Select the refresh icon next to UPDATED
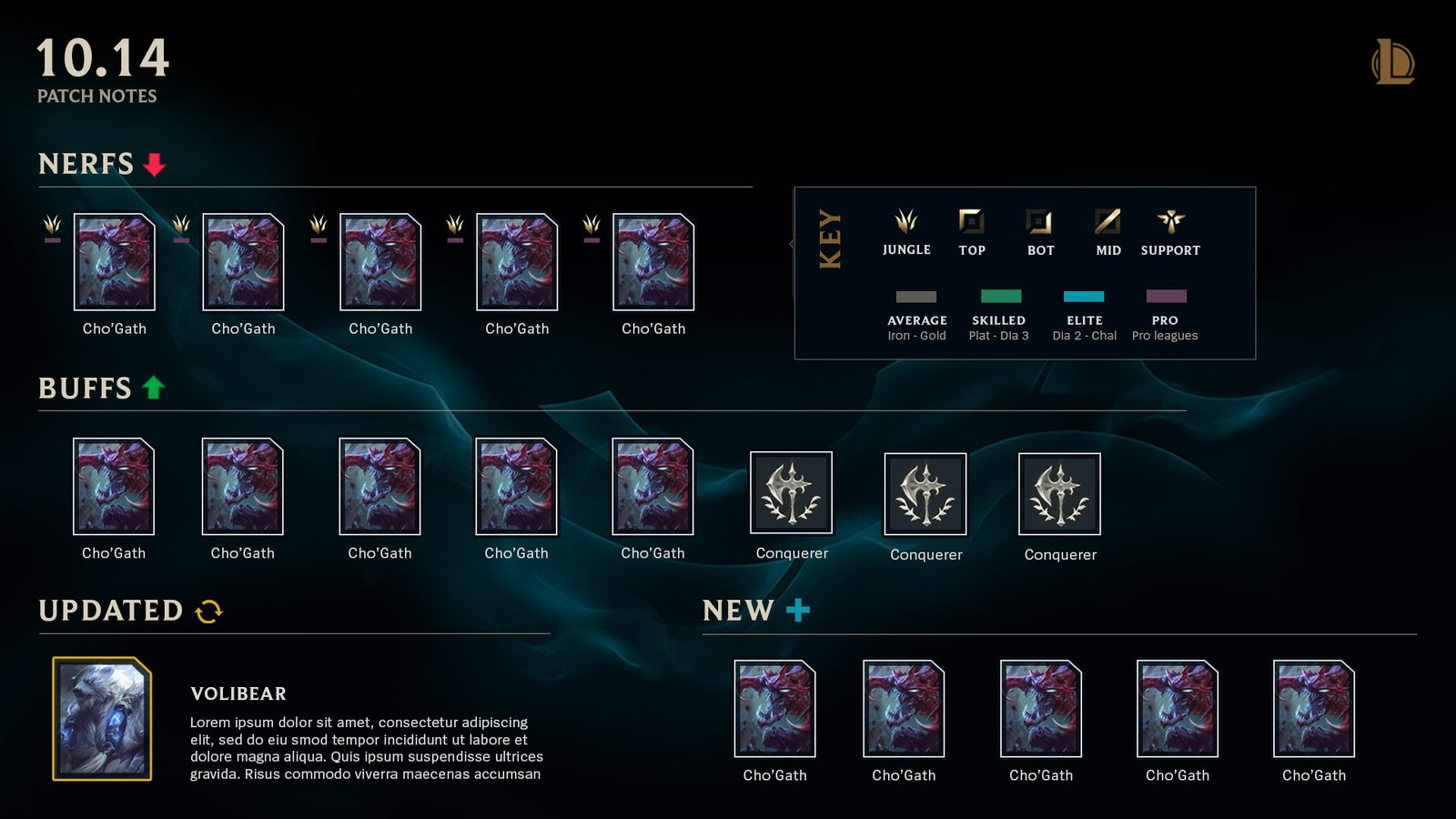 (x=208, y=612)
